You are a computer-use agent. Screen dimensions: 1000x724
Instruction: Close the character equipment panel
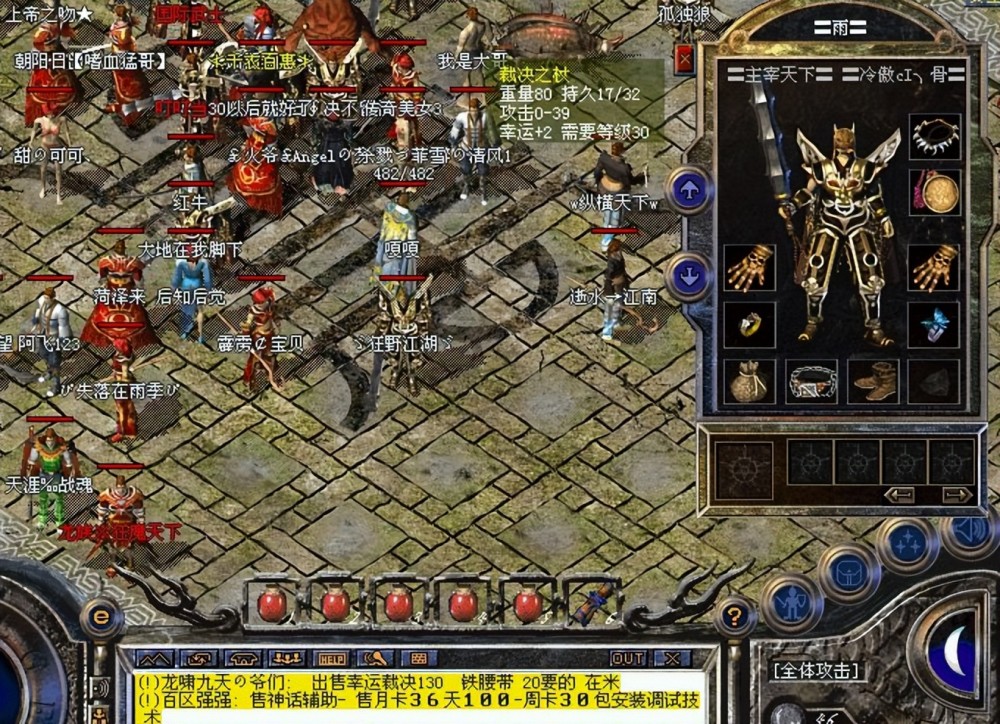(685, 60)
